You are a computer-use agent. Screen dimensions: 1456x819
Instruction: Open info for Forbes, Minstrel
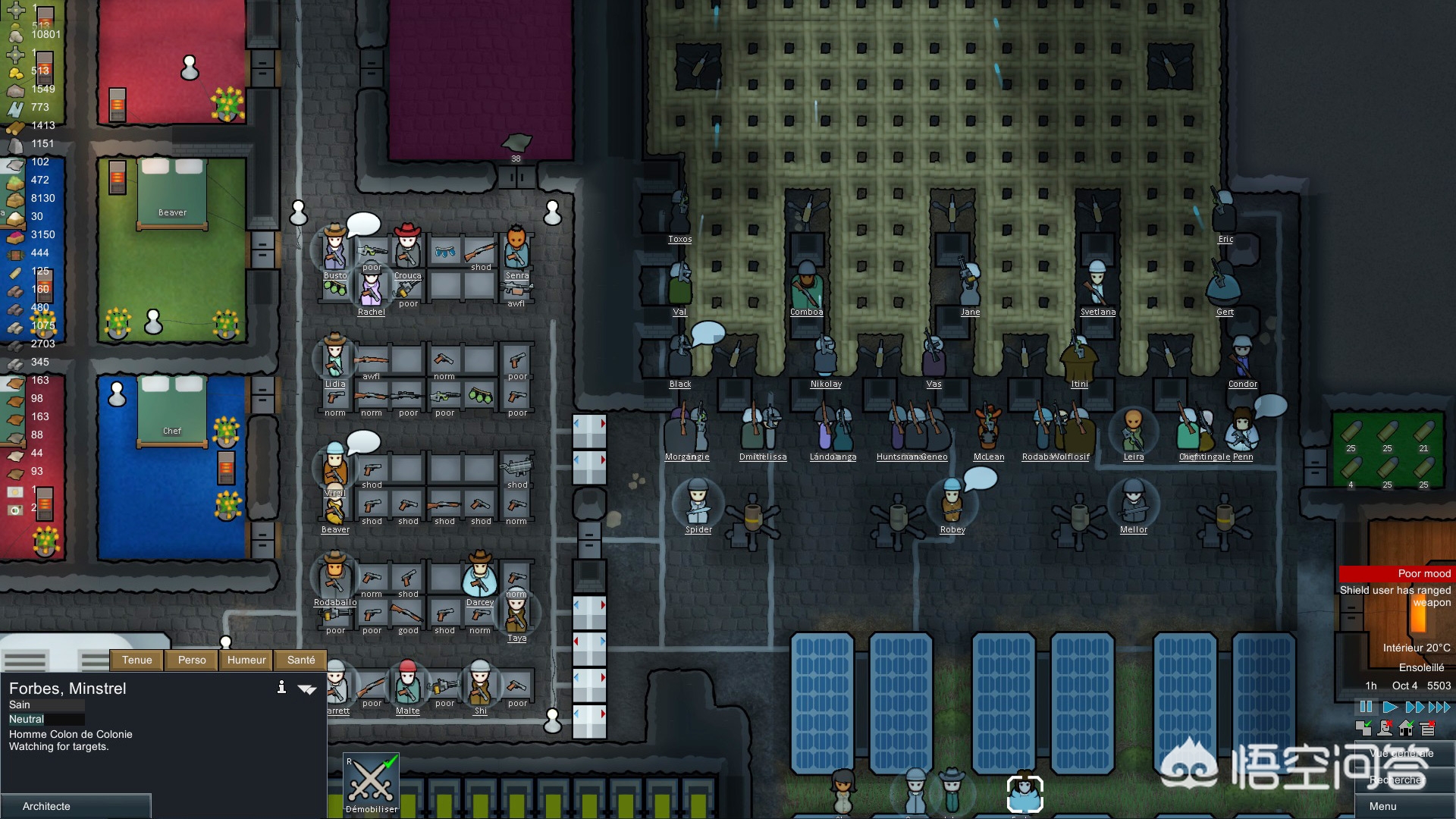(281, 687)
